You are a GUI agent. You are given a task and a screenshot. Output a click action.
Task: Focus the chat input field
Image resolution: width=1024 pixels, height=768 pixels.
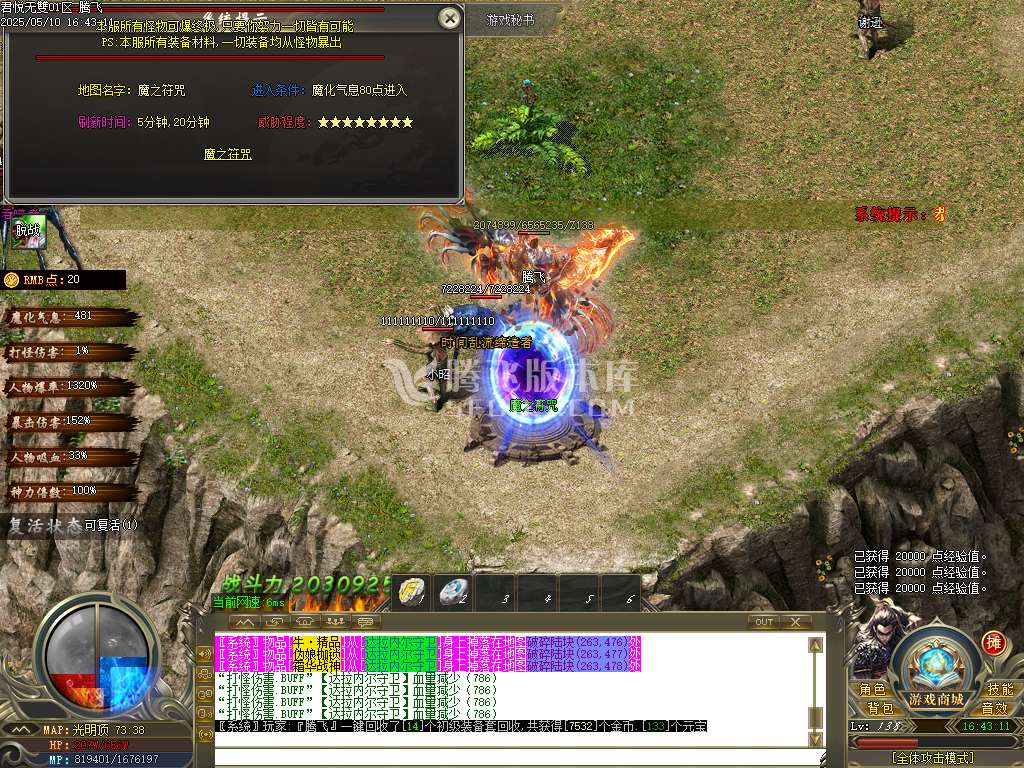click(x=510, y=755)
